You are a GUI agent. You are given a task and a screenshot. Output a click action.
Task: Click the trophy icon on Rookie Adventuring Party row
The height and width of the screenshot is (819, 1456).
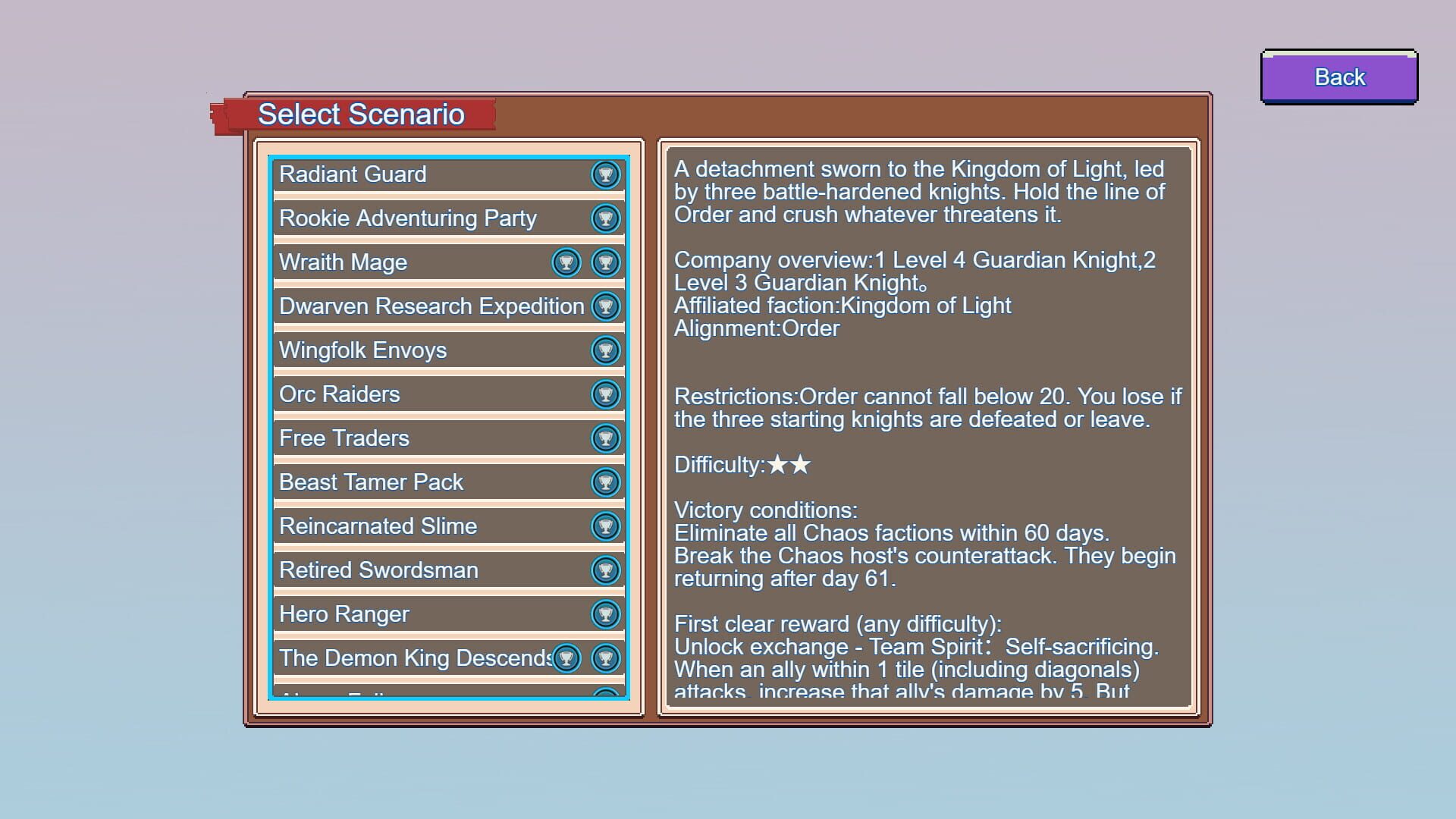pos(604,218)
